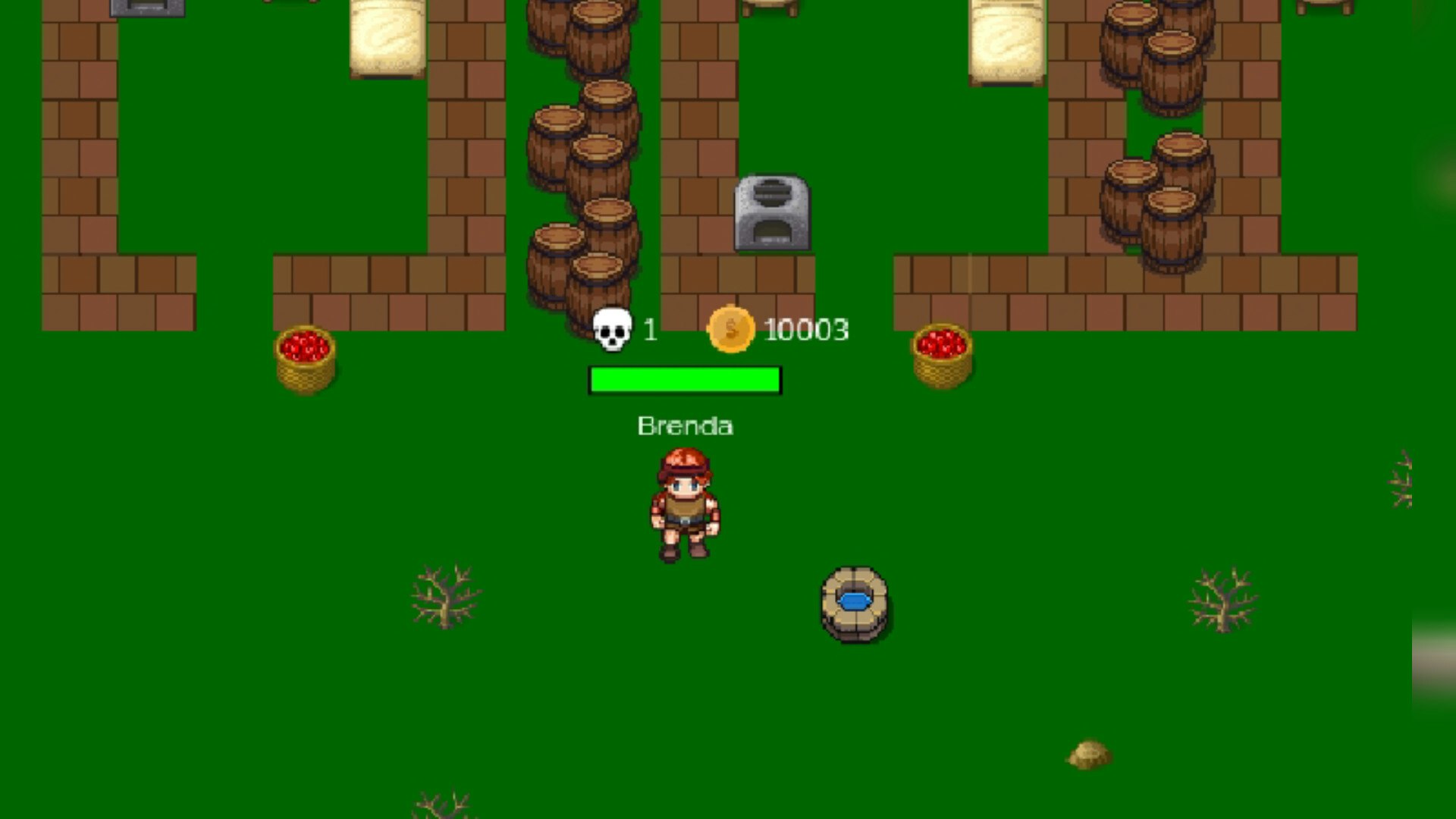Viewport: 1456px width, 819px height.
Task: Click the hay bale at top left
Action: 385,38
